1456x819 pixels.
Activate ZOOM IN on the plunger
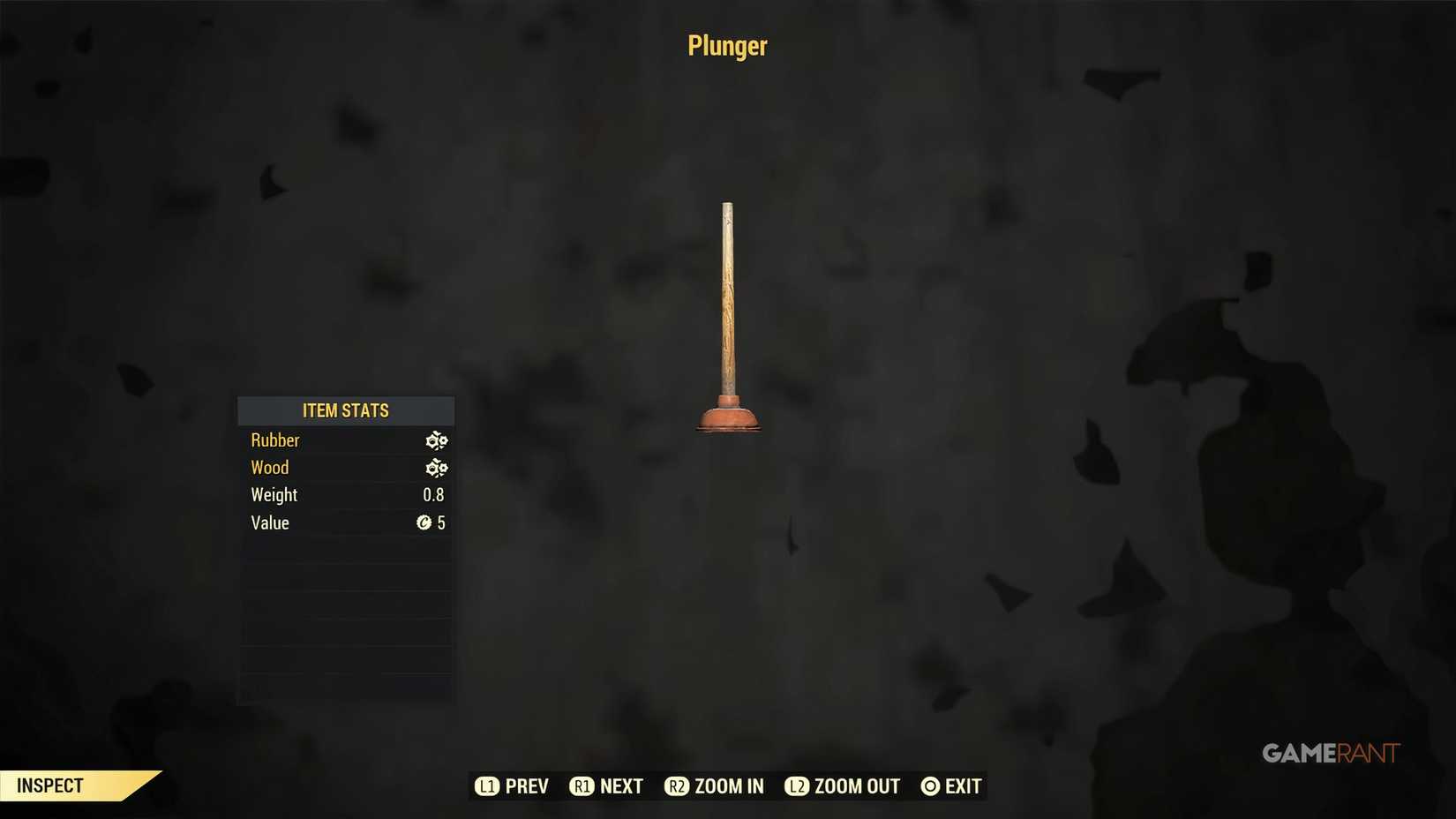729,785
